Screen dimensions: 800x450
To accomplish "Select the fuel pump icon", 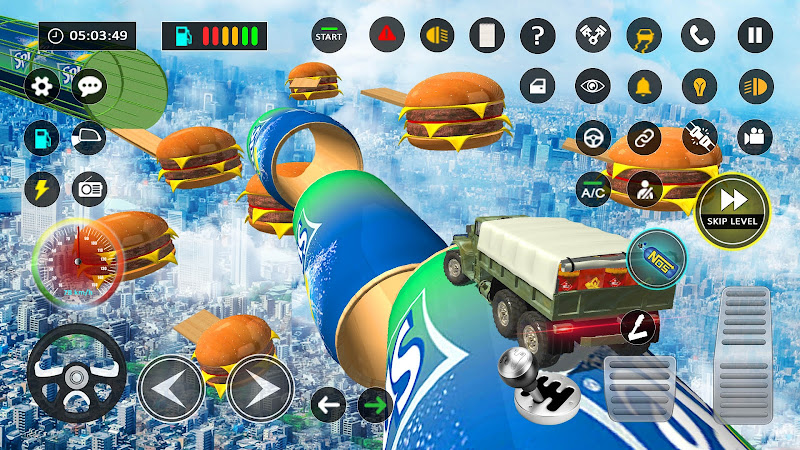I will tap(42, 136).
